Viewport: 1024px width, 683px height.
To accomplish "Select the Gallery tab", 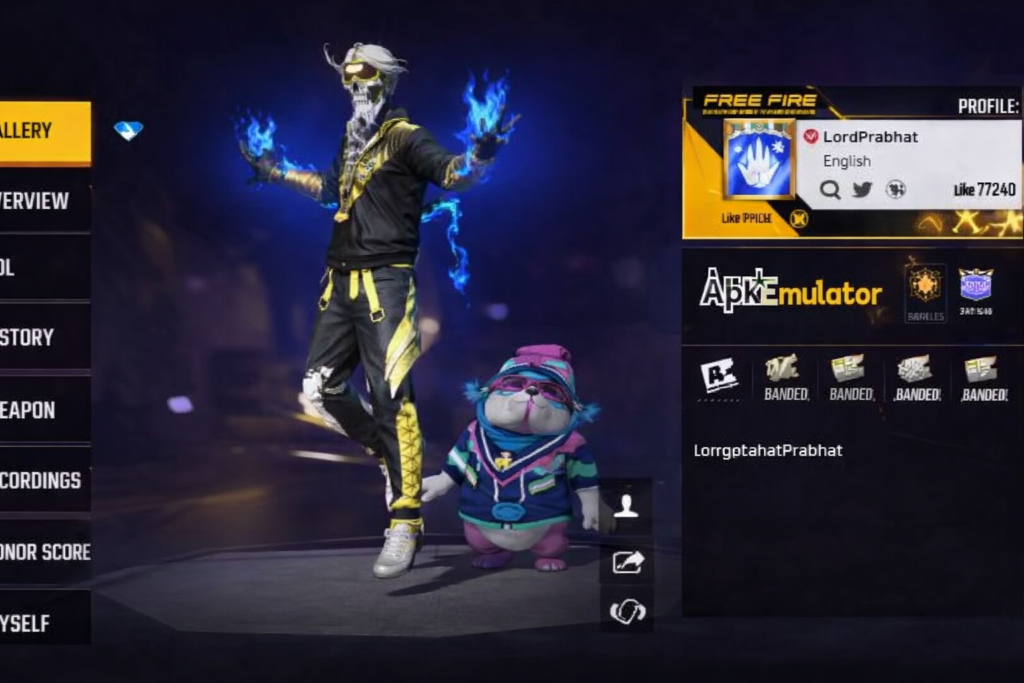I will (x=44, y=131).
